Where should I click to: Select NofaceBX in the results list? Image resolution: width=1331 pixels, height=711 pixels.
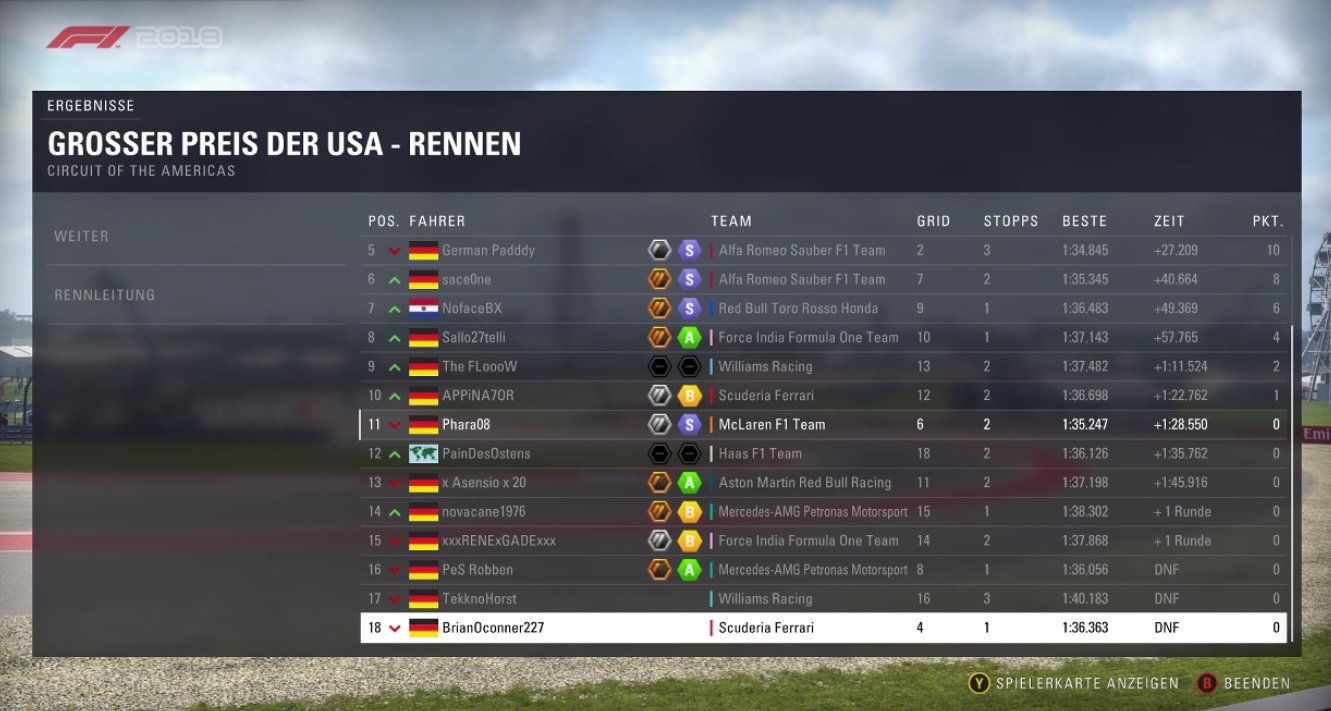472,308
